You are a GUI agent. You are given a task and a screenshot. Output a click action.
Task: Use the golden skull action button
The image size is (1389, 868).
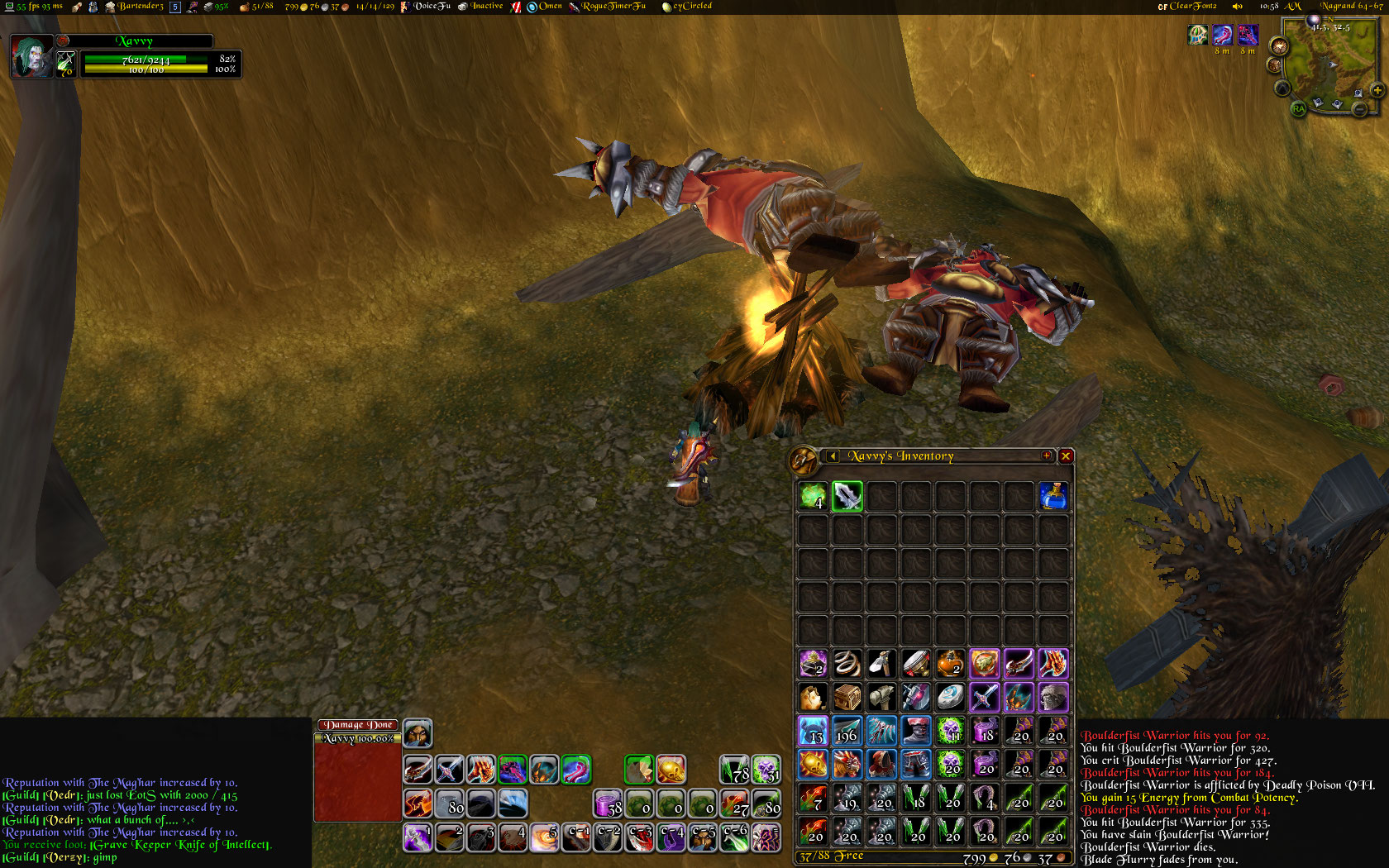(x=671, y=770)
